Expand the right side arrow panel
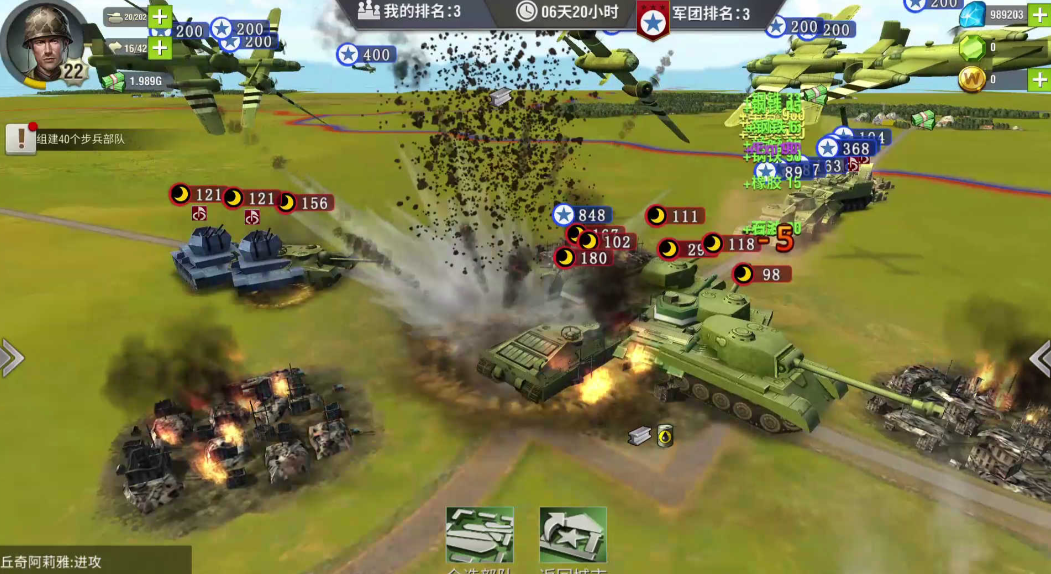The image size is (1051, 574). point(1040,357)
